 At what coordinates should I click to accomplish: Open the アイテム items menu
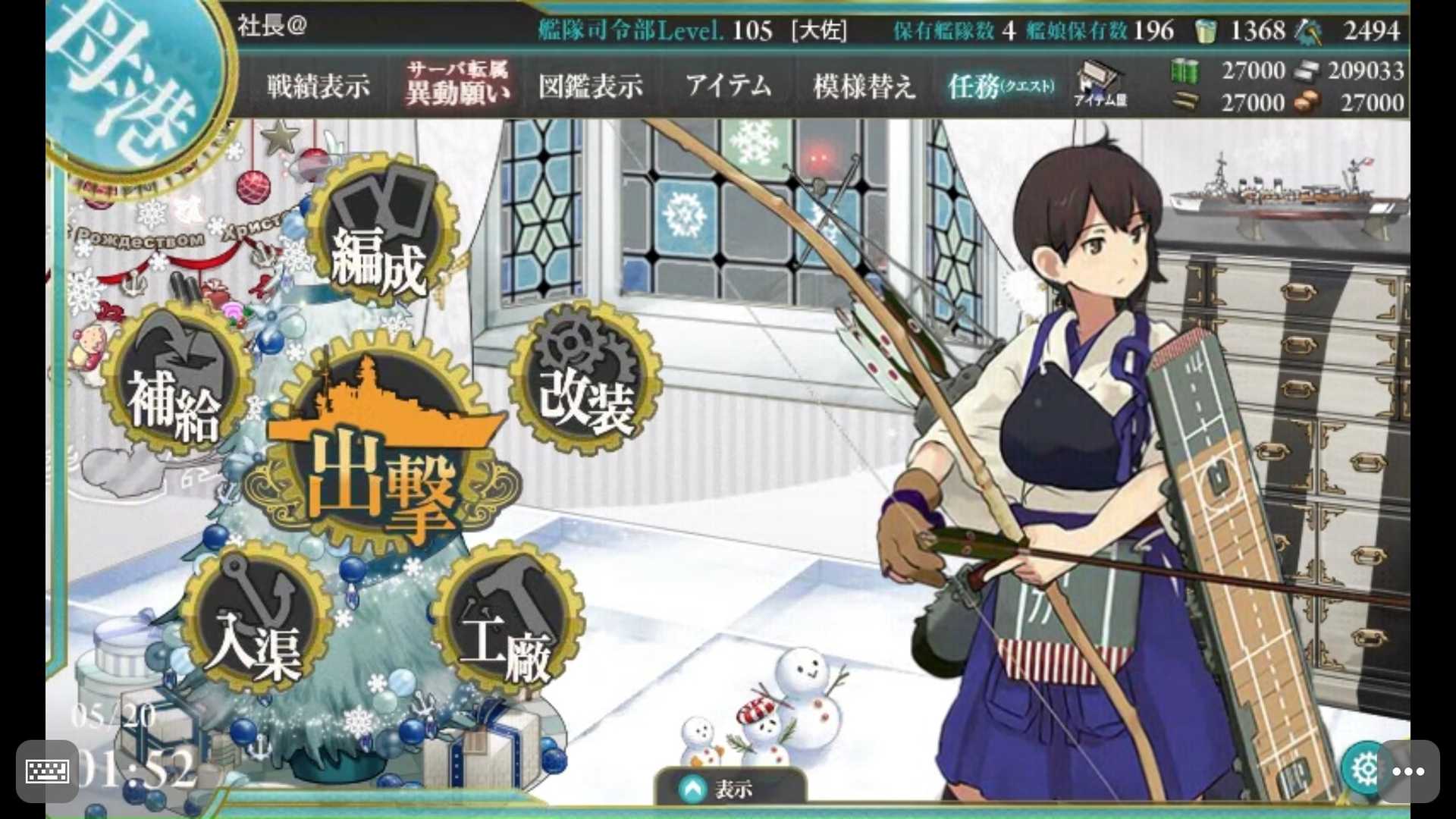point(728,85)
